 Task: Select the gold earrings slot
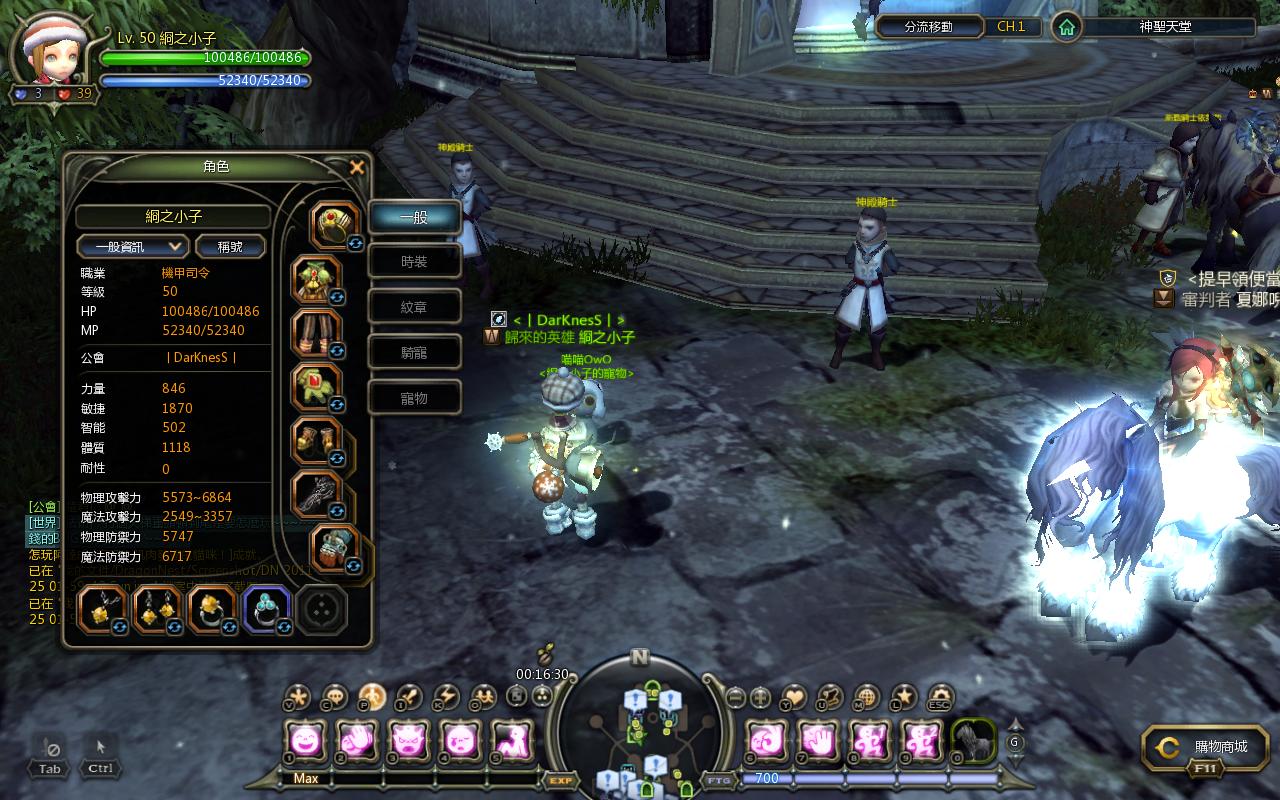(157, 609)
